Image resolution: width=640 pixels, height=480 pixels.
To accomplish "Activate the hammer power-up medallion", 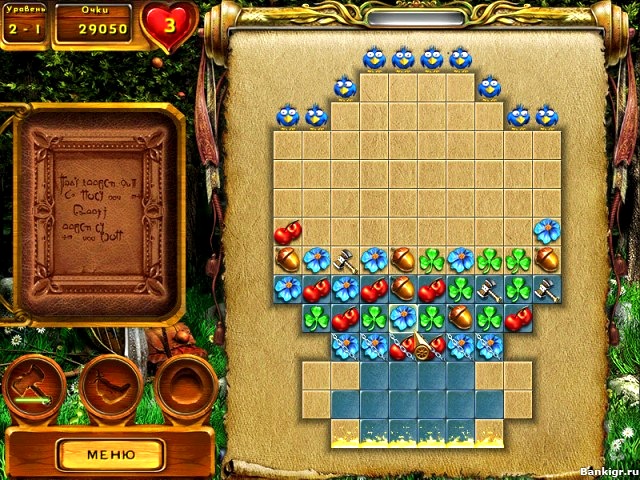I will (x=35, y=384).
